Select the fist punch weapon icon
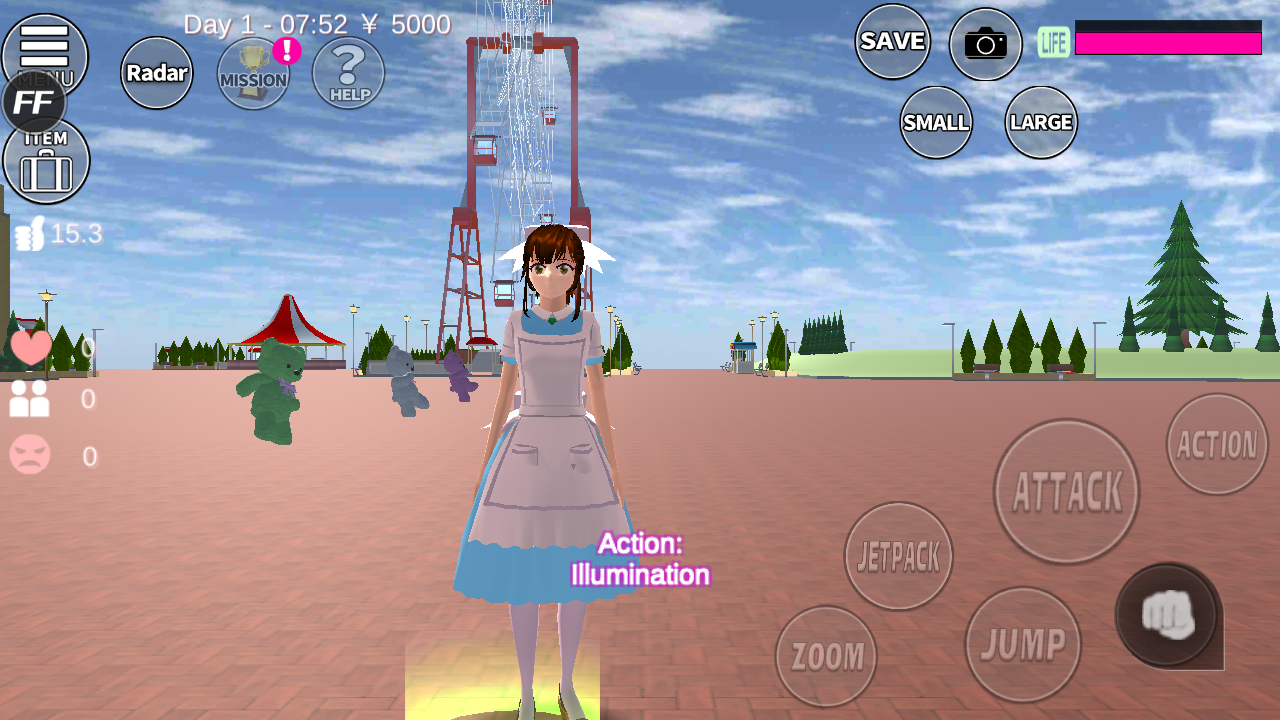1280x720 pixels. [1167, 614]
